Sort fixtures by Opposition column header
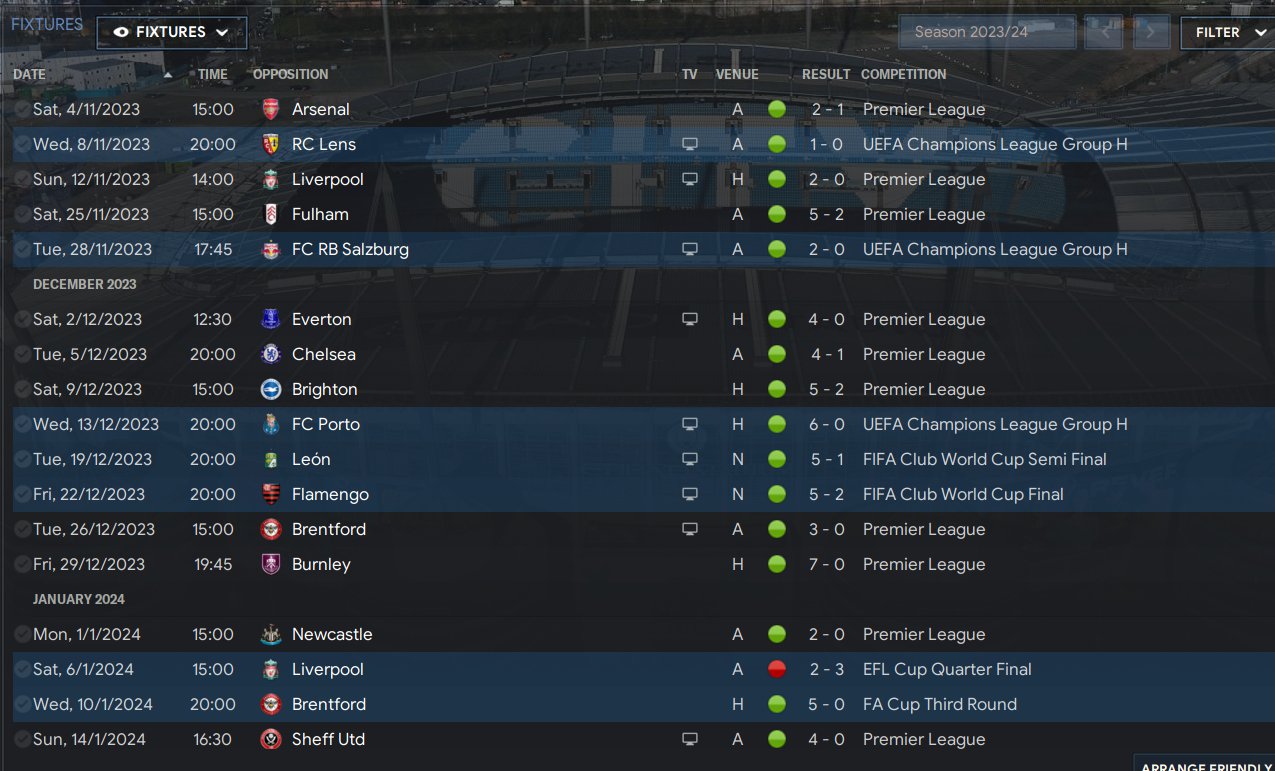Viewport: 1275px width, 771px height. (290, 74)
